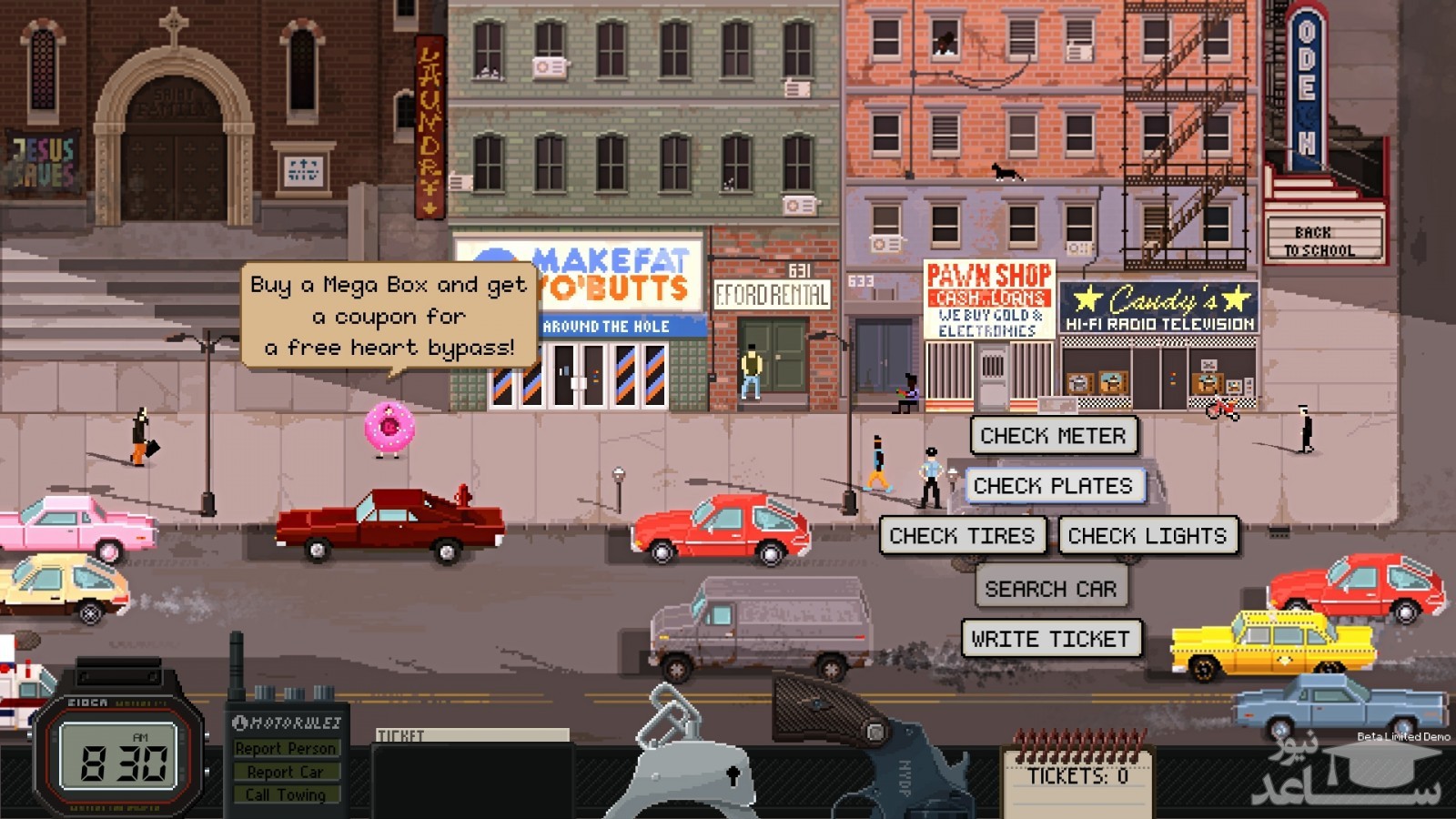1456x819 pixels.
Task: Call Towing via the radio
Action: [x=286, y=794]
